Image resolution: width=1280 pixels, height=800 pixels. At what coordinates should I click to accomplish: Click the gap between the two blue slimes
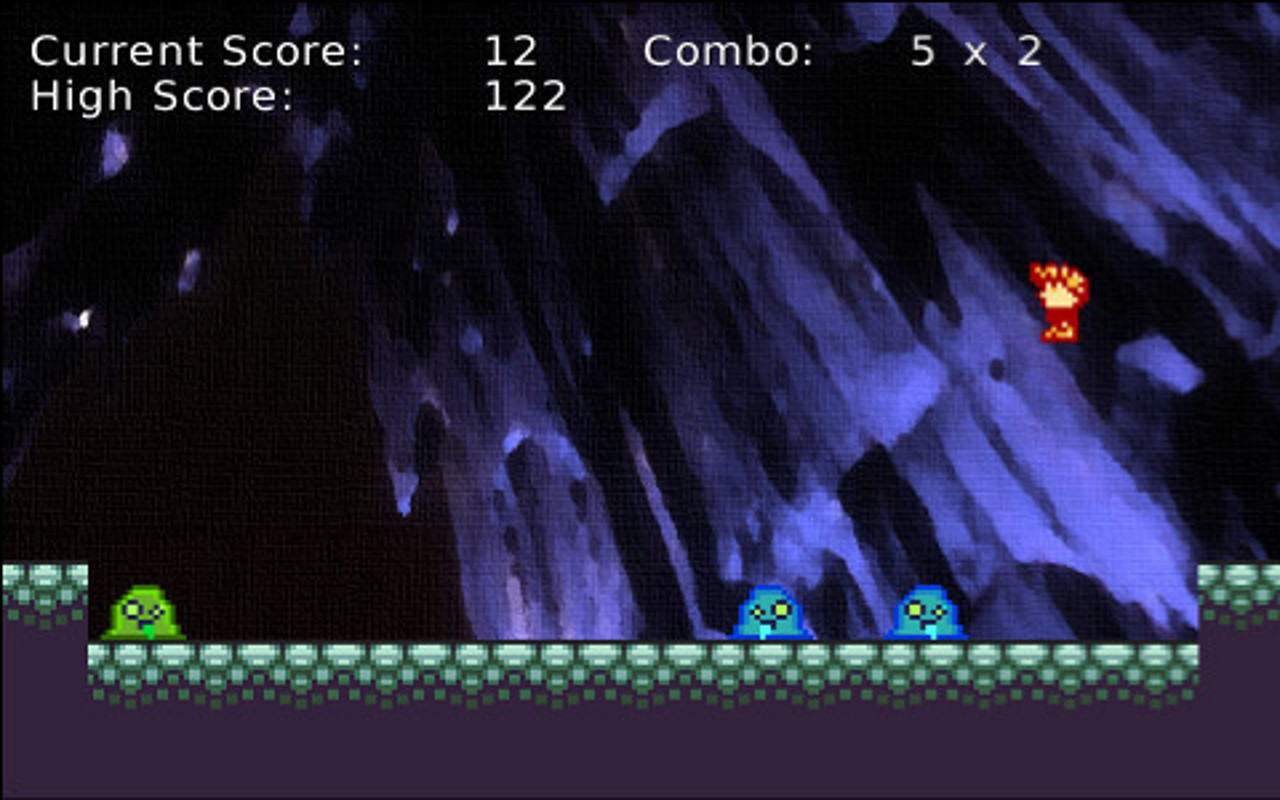848,615
